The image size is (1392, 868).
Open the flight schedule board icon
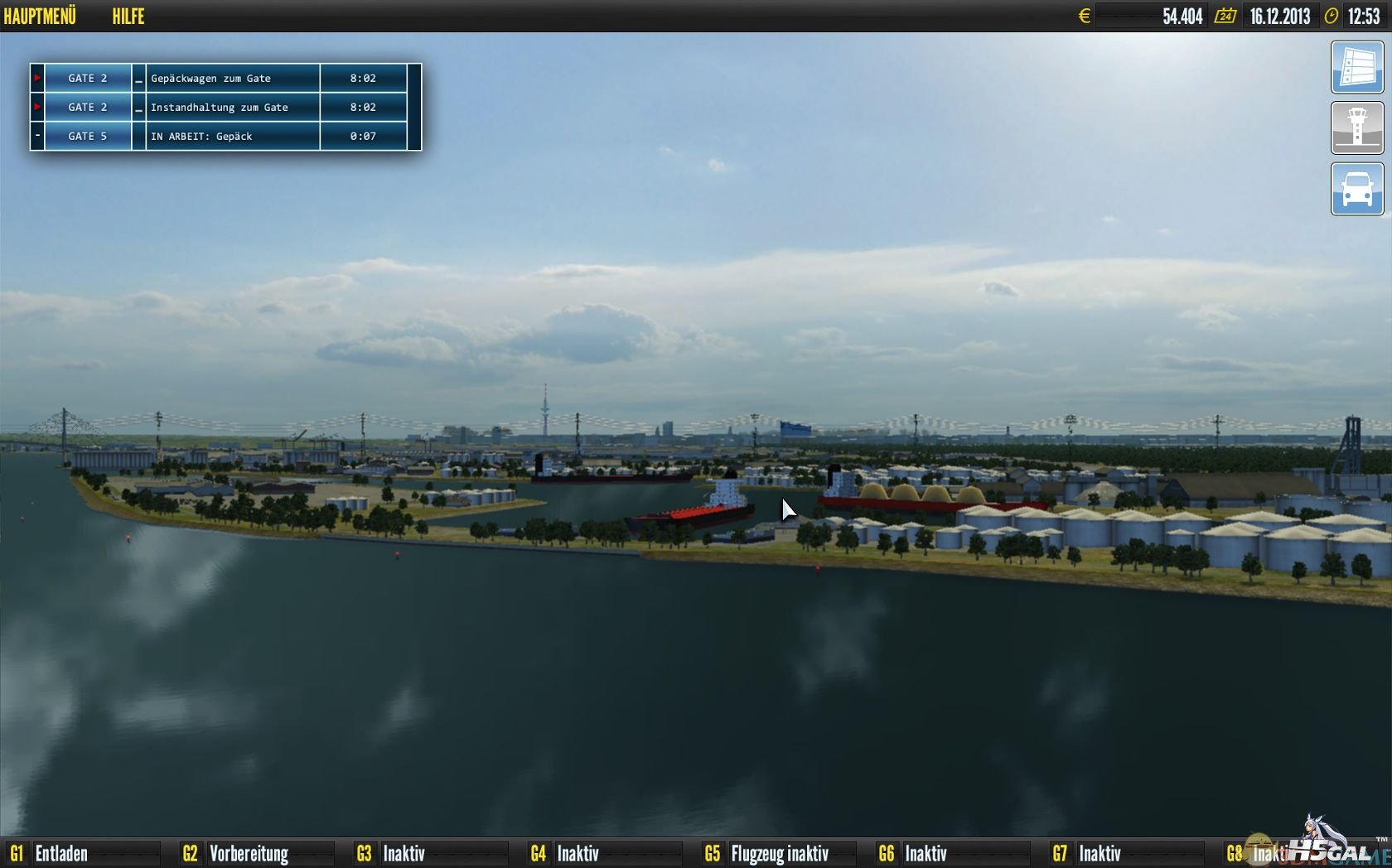1356,67
